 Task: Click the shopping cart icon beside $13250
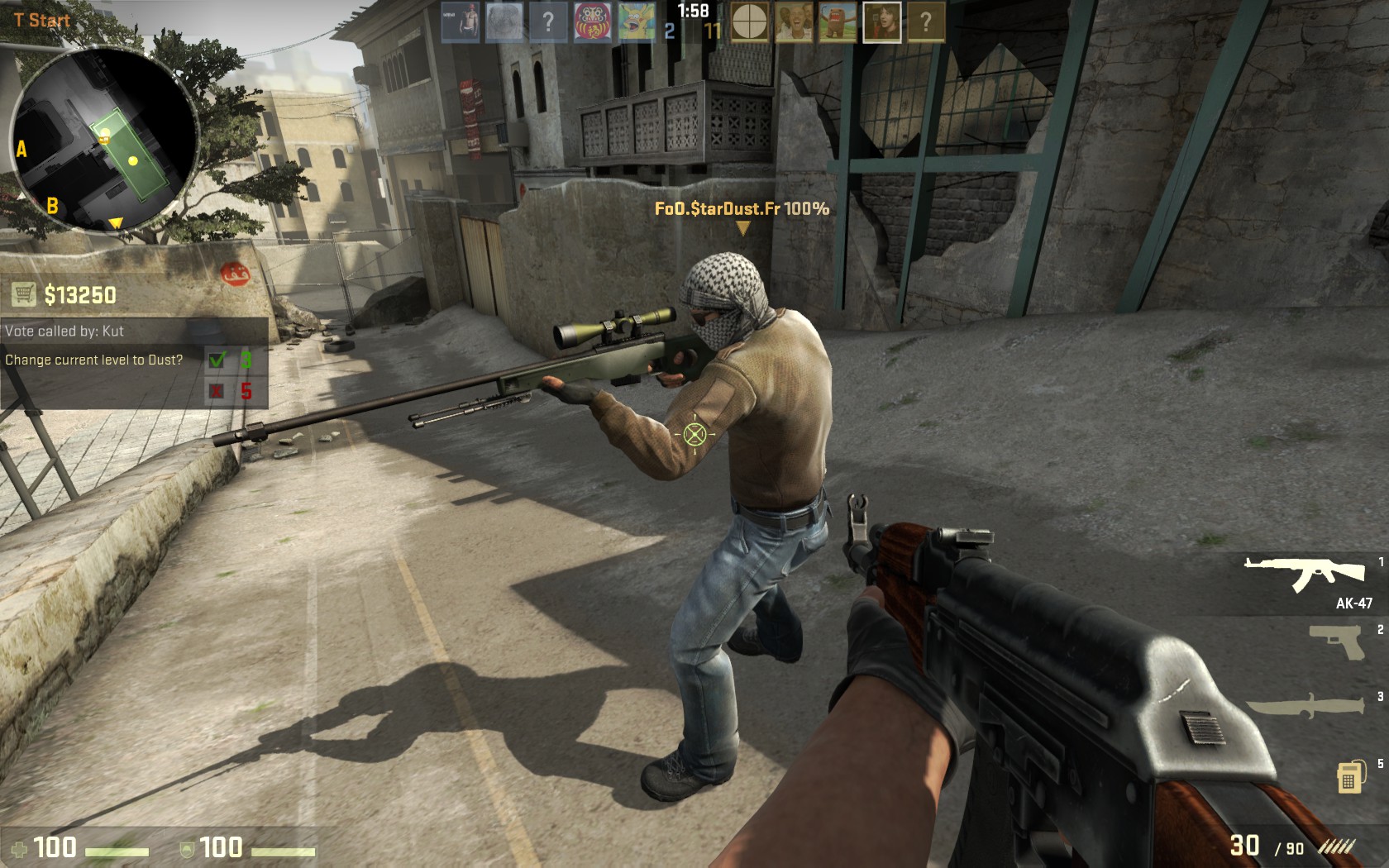point(25,293)
